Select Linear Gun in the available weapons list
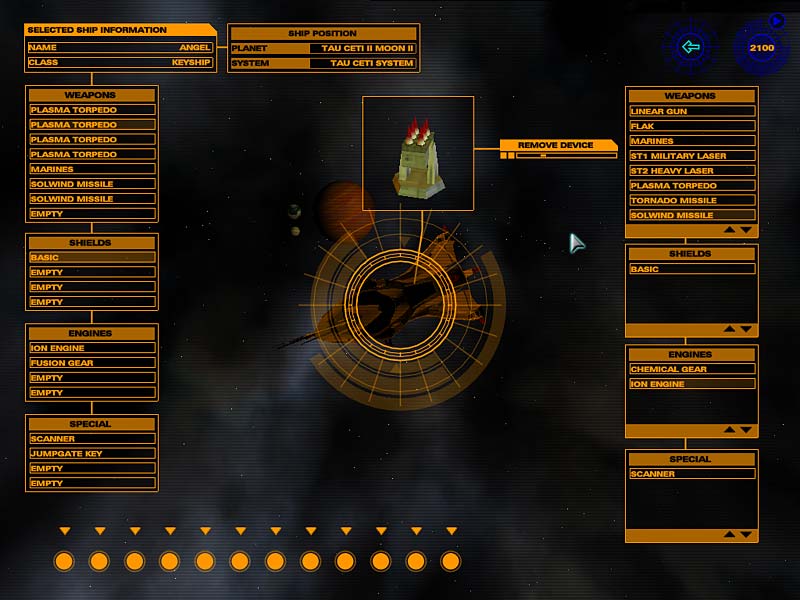Image resolution: width=800 pixels, height=600 pixels. pos(692,111)
